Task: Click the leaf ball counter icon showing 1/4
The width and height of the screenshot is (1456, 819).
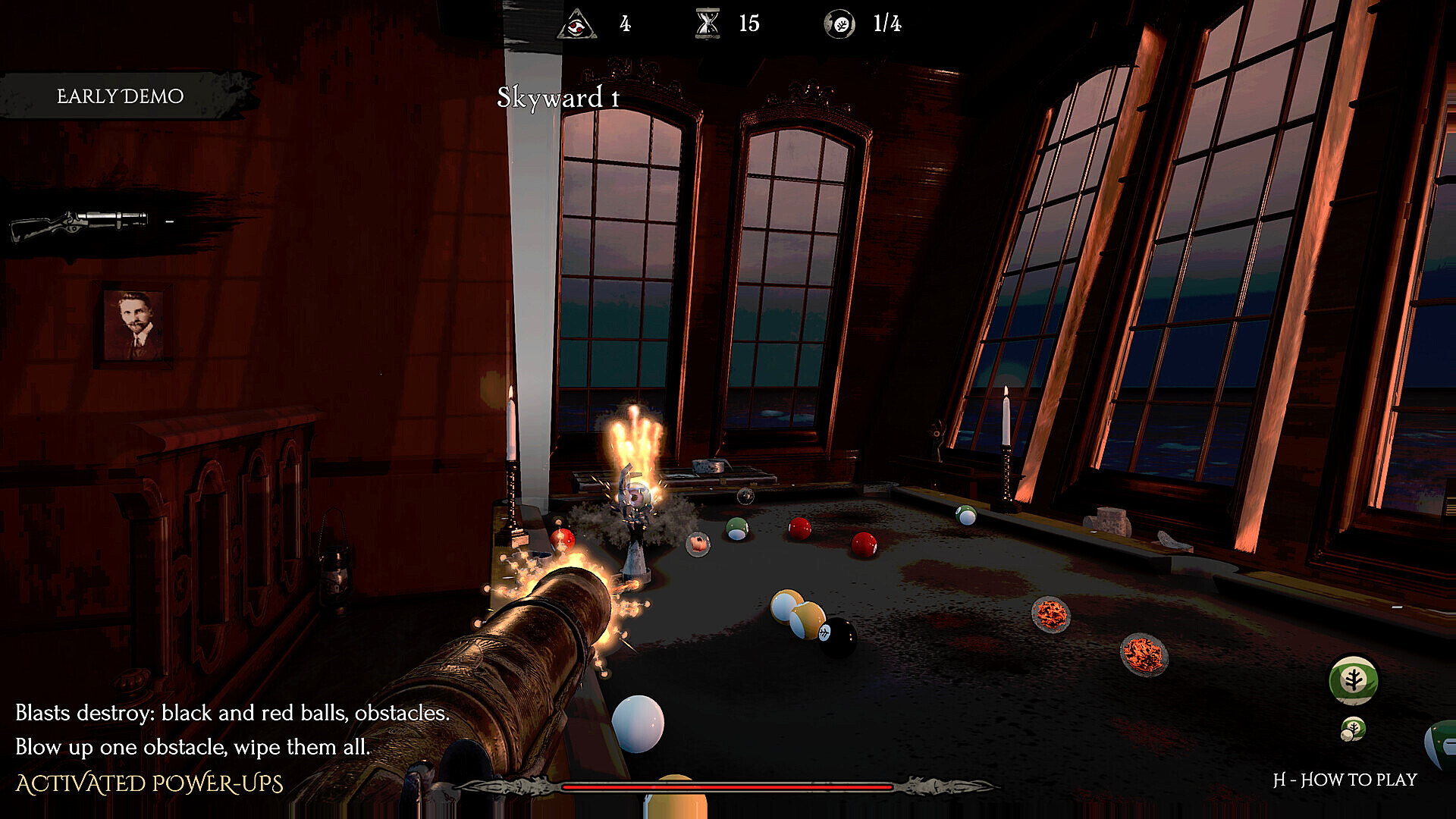Action: [x=840, y=23]
